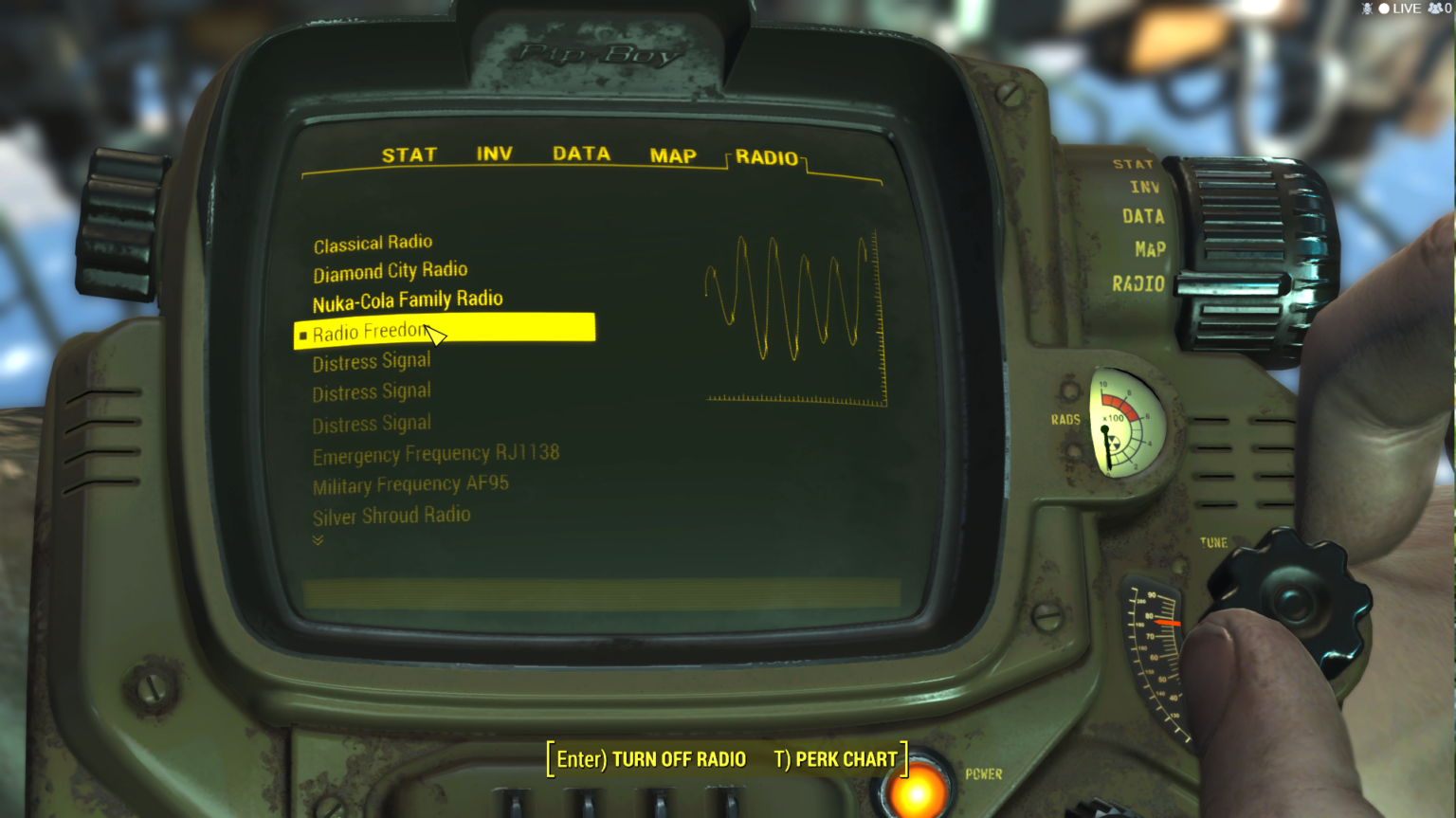Click the white LIVE status dot
Image resolution: width=1456 pixels, height=818 pixels.
tap(1384, 9)
